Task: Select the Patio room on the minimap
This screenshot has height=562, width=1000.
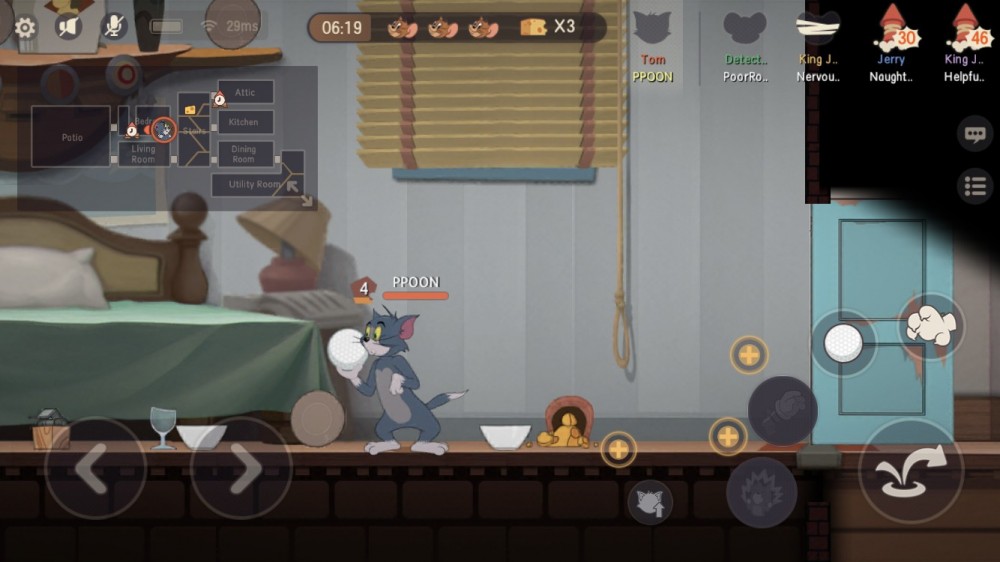Action: [71, 136]
